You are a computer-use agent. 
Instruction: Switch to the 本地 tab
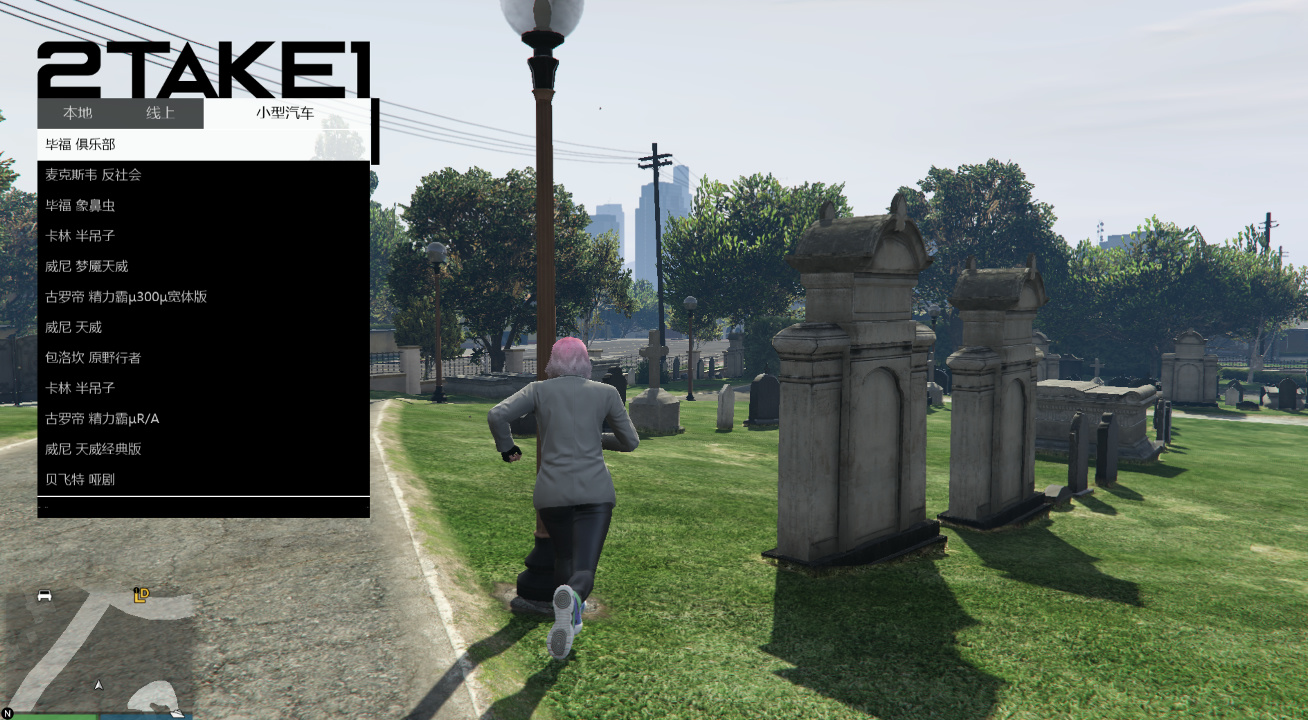pos(80,113)
